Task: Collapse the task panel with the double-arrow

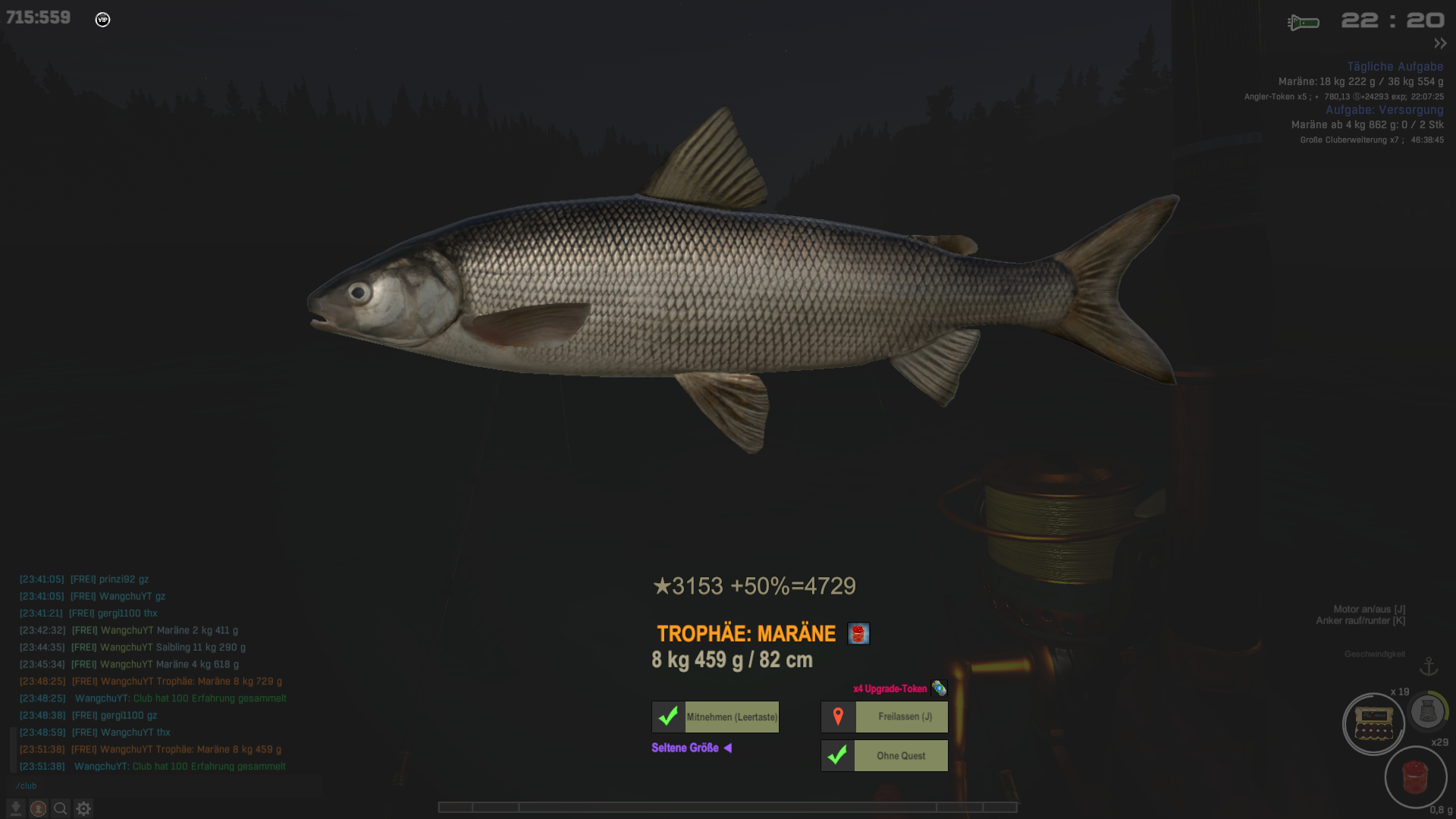Action: tap(1440, 43)
